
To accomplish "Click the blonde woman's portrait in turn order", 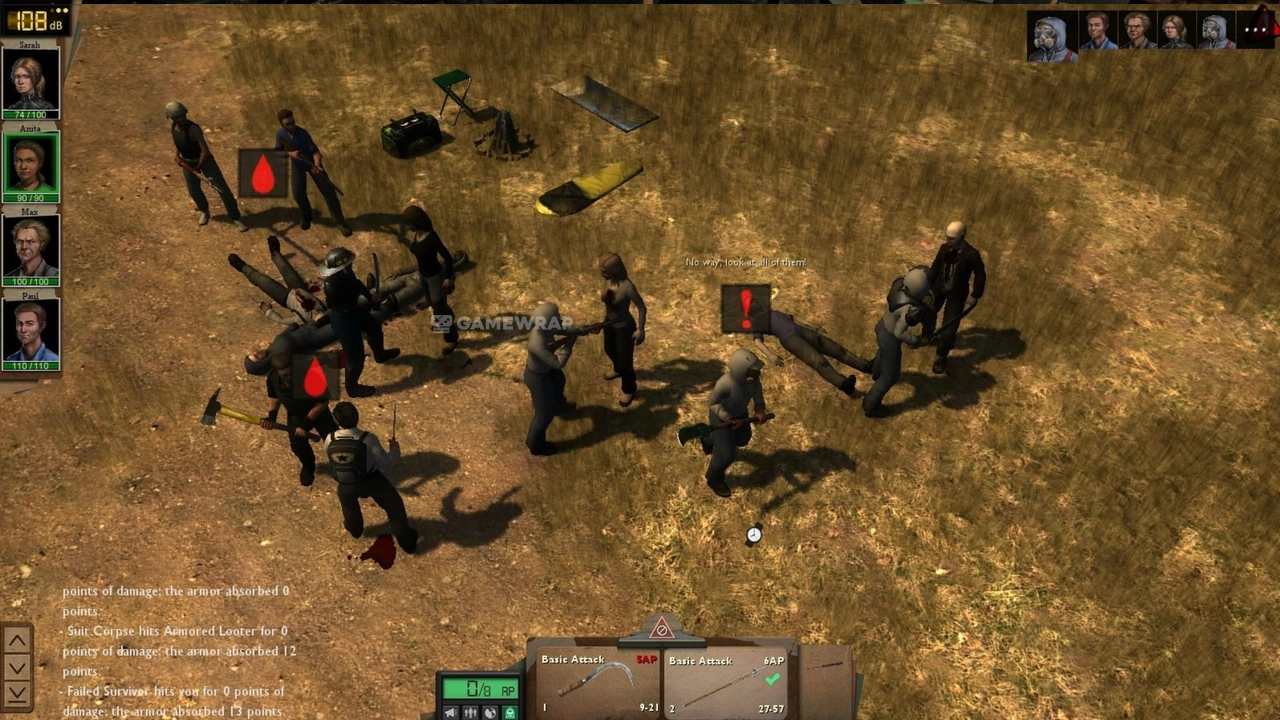I will point(1175,32).
